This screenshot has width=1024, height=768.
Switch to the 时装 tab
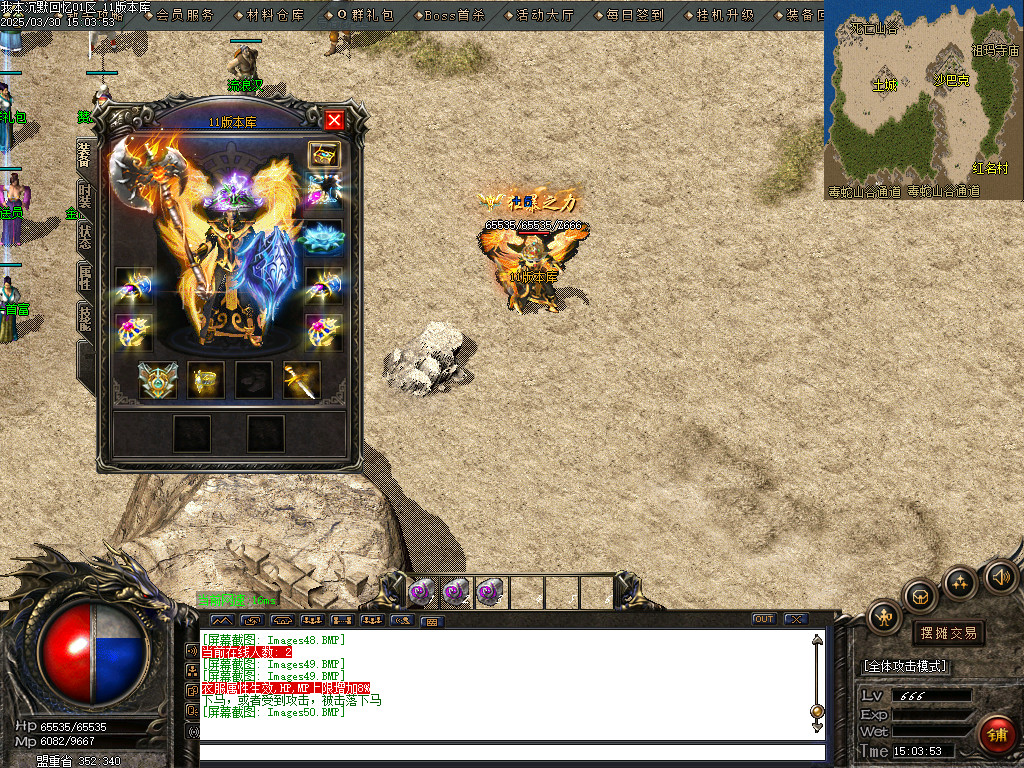click(x=85, y=196)
